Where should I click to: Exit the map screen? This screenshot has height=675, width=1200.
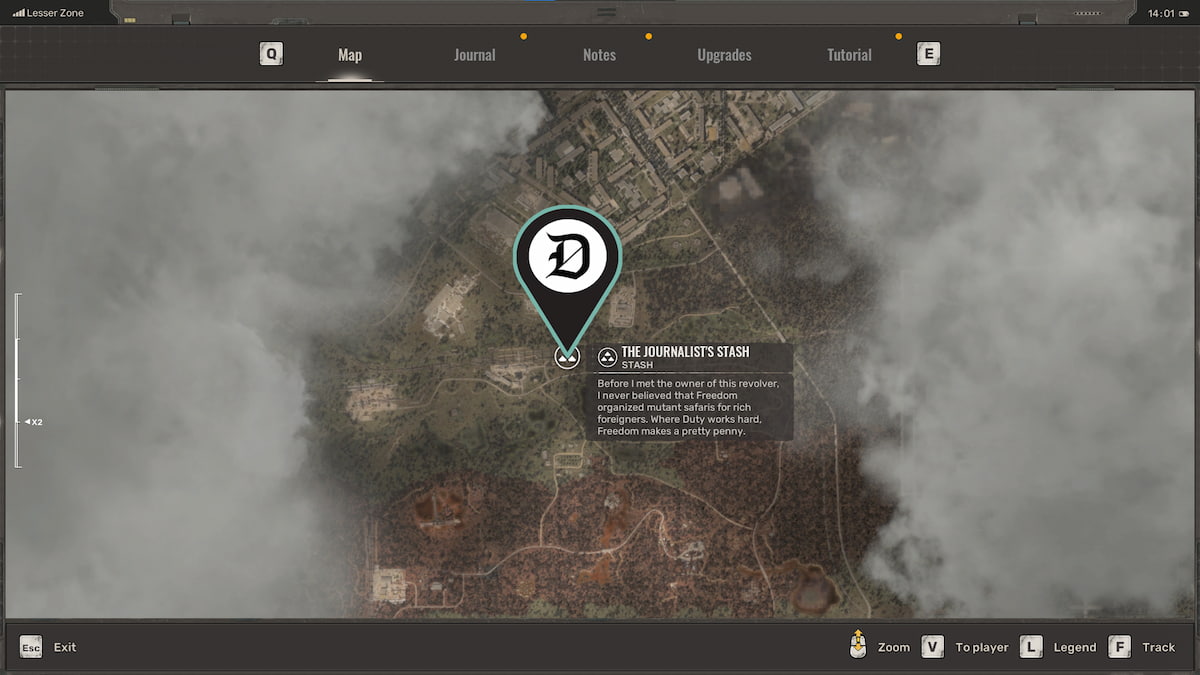click(x=48, y=647)
